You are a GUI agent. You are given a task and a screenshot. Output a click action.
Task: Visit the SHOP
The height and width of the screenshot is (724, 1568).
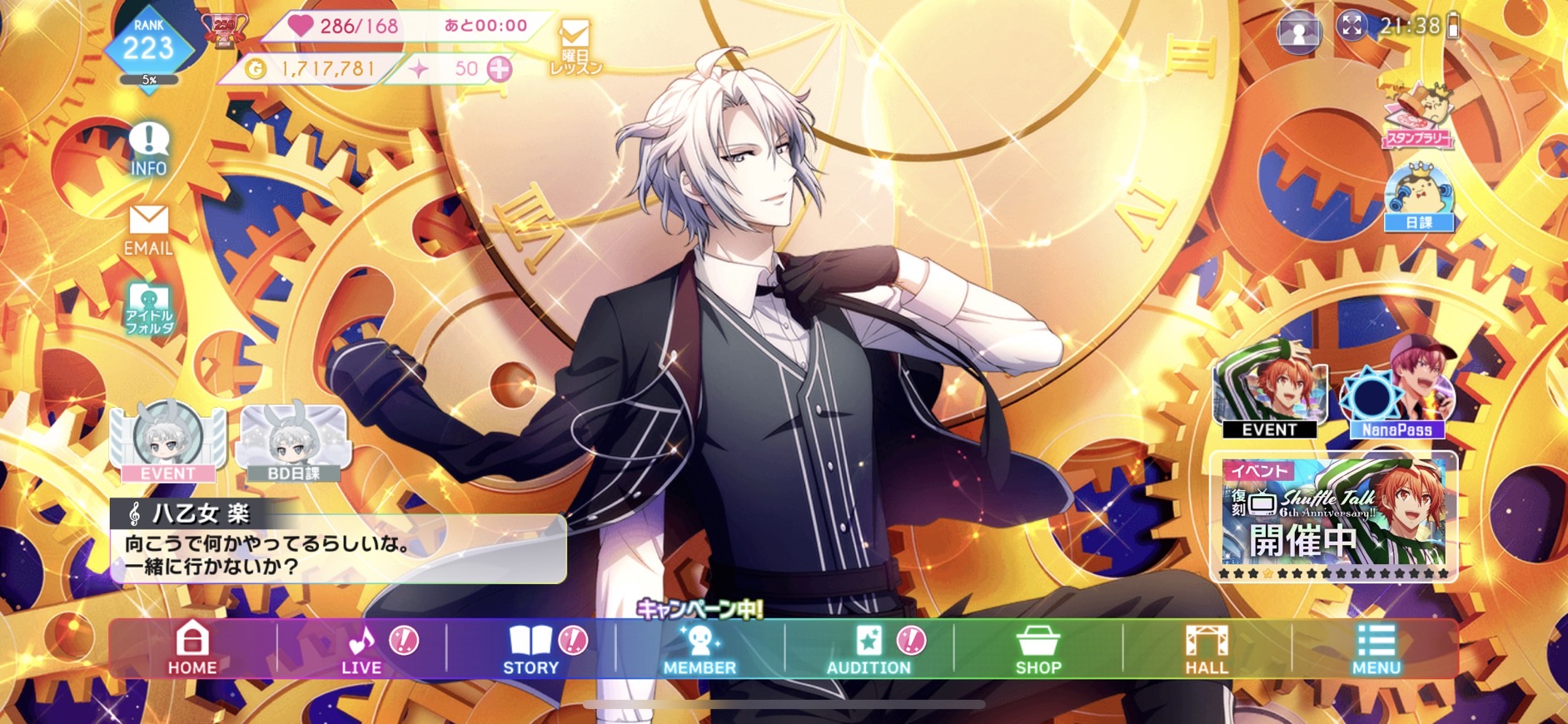coord(1038,648)
